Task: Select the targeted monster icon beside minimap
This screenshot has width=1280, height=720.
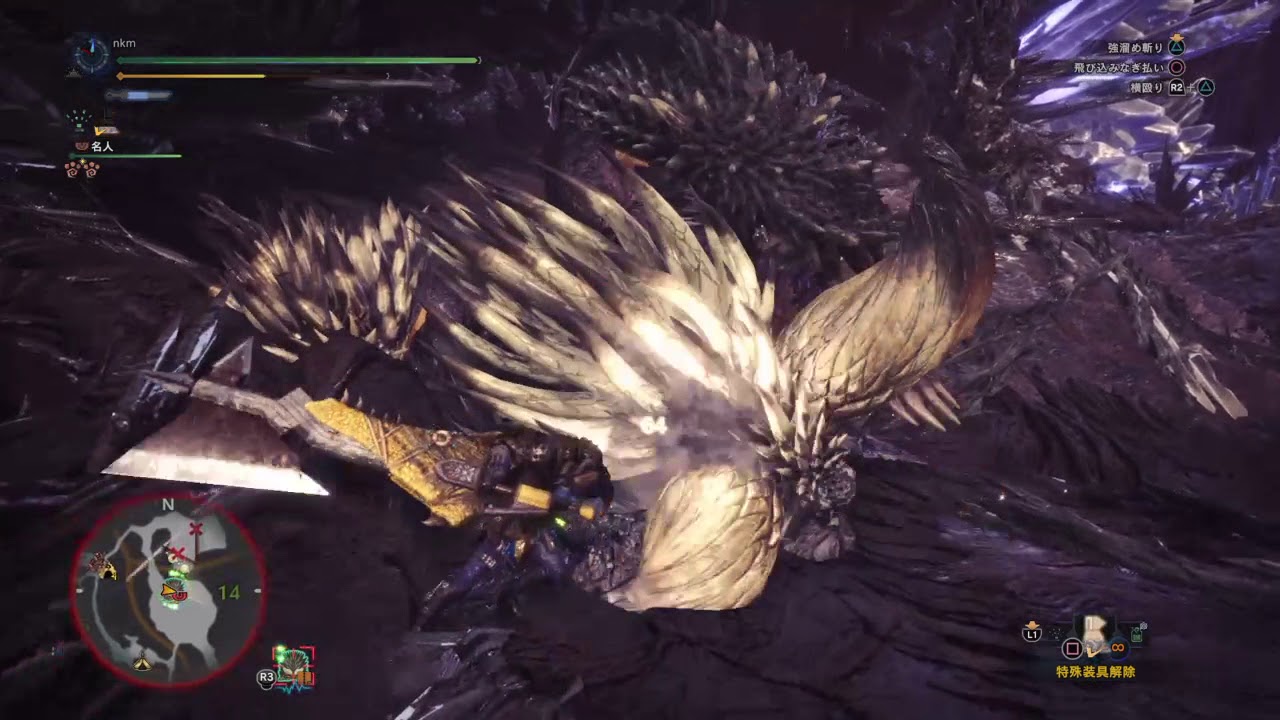Action: pos(294,664)
